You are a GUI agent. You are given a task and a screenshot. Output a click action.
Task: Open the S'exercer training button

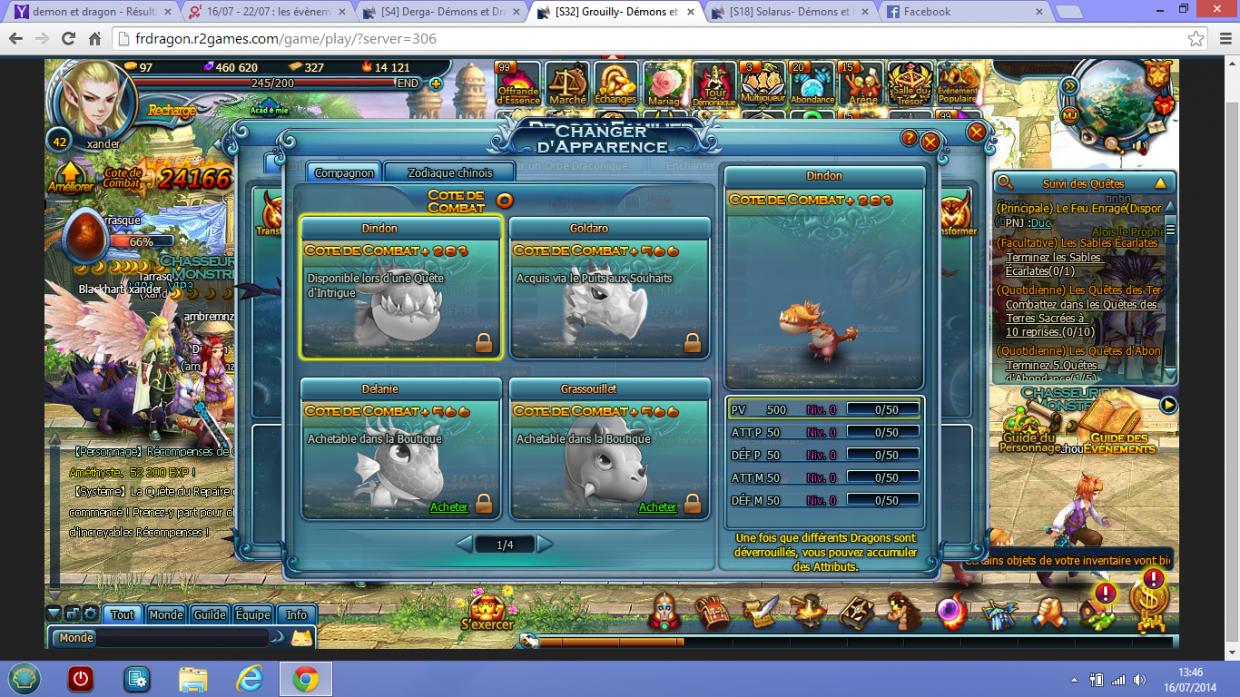(487, 609)
